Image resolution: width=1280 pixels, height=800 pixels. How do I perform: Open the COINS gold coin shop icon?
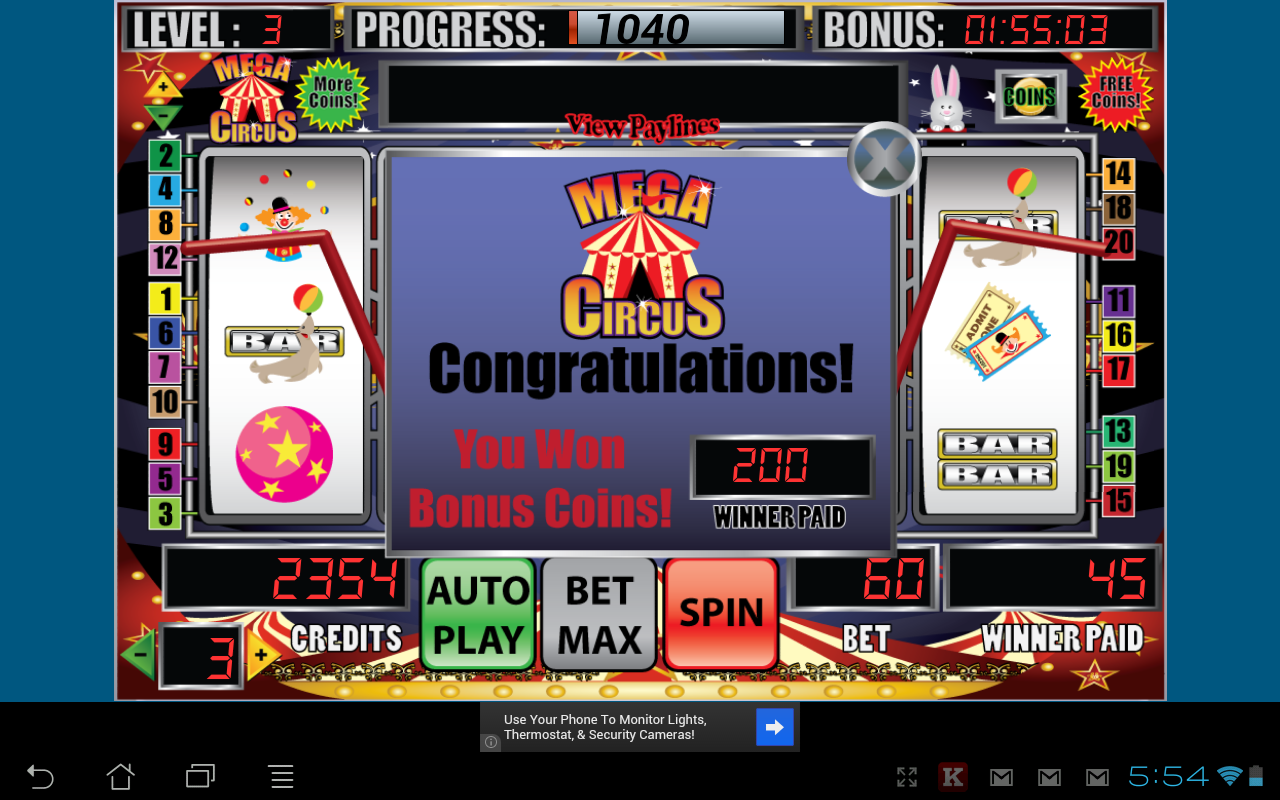pyautogui.click(x=1029, y=95)
